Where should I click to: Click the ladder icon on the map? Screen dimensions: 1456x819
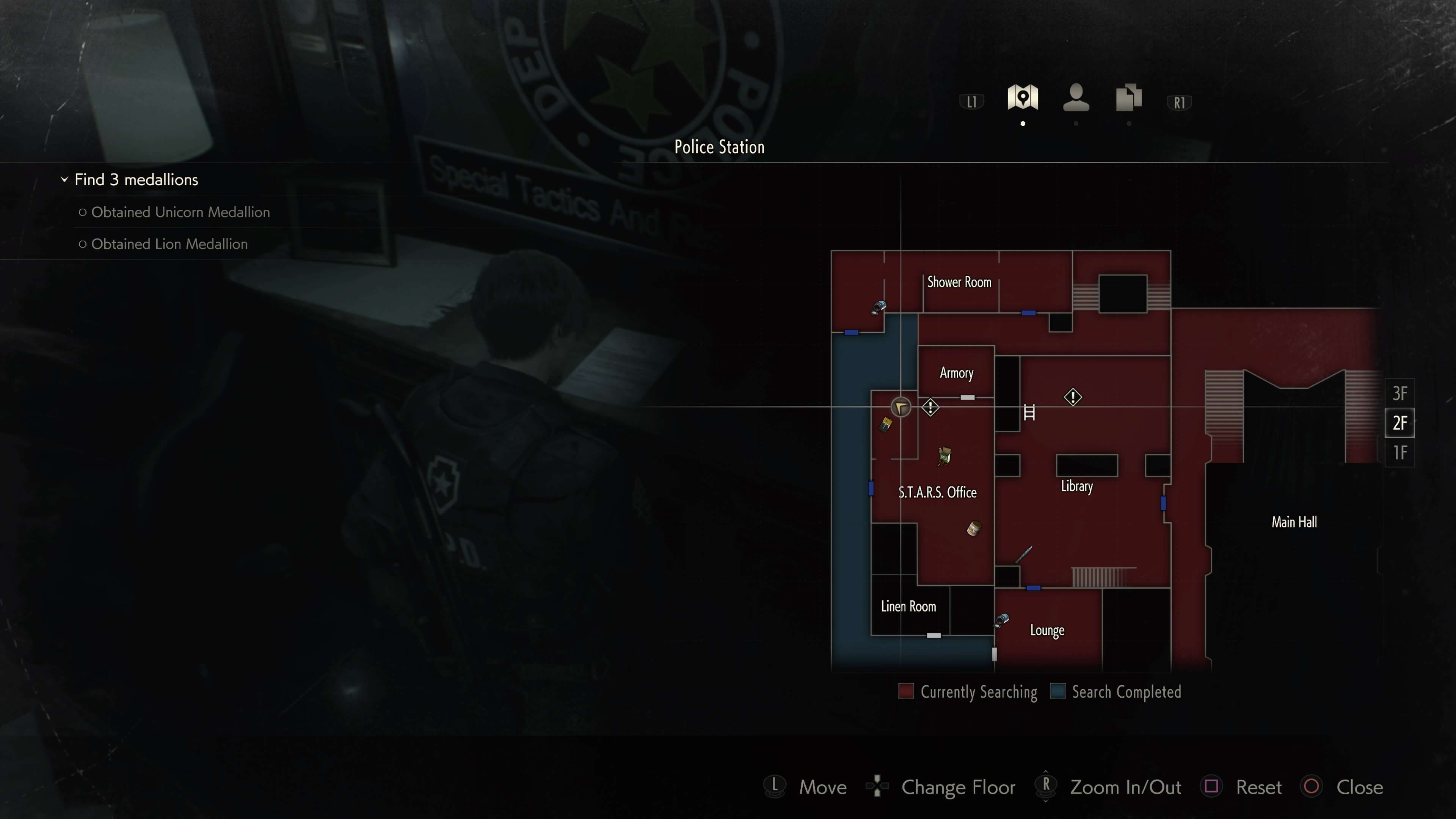pyautogui.click(x=1029, y=413)
